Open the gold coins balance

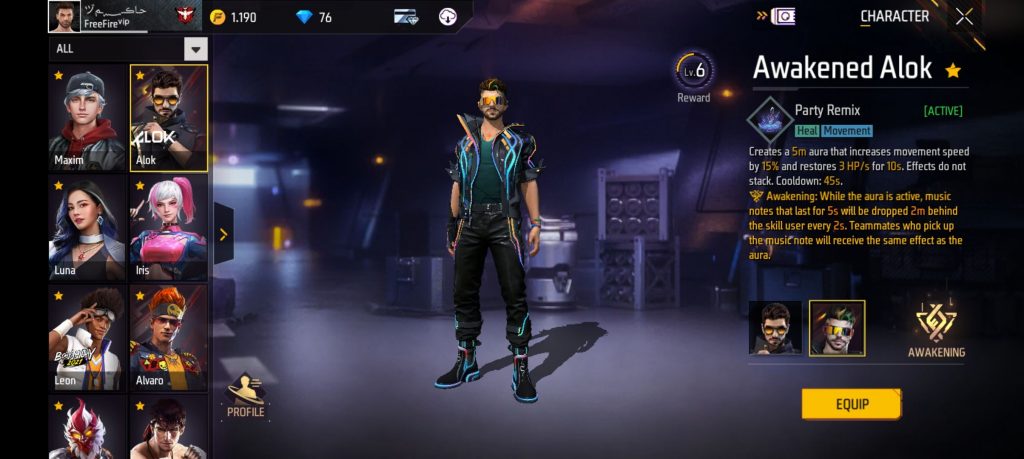234,17
